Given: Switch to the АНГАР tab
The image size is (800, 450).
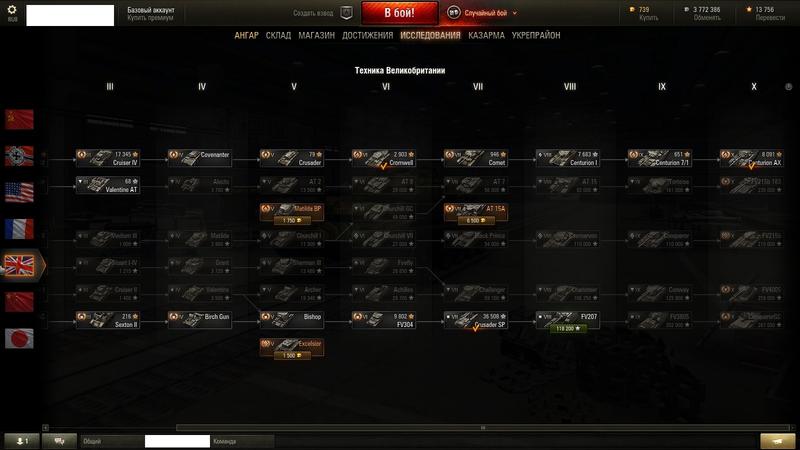Looking at the screenshot, I should pos(246,35).
